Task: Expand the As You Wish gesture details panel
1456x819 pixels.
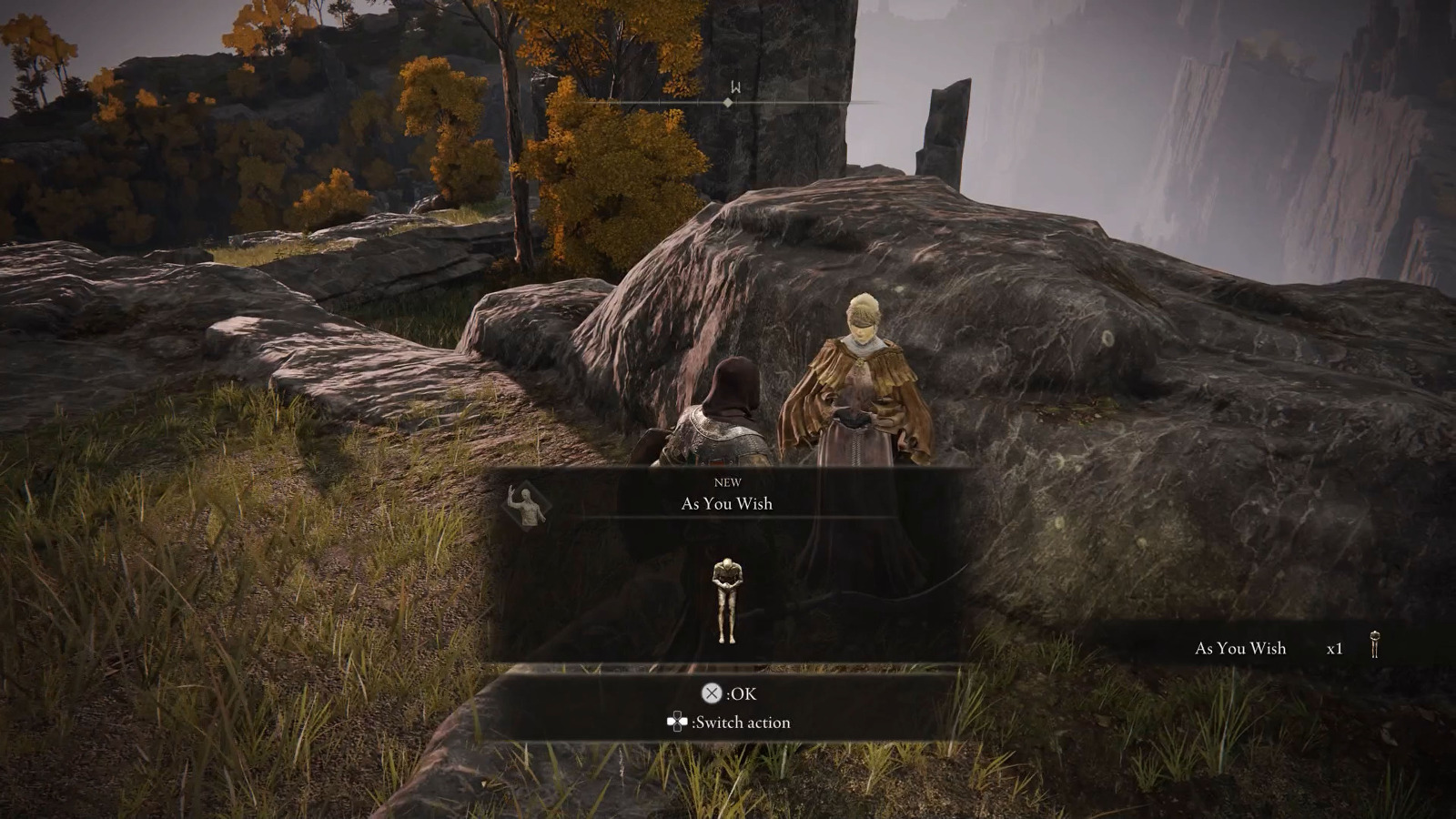Action: pos(725,503)
